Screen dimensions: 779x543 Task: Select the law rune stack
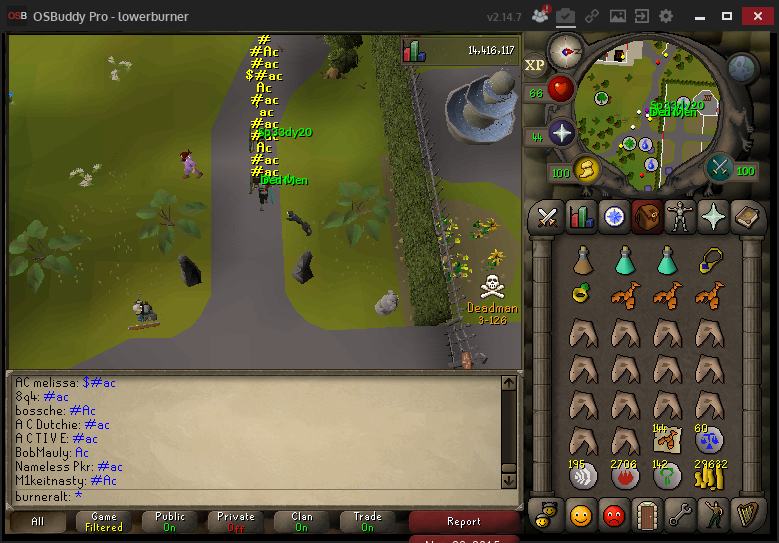[x=667, y=477]
